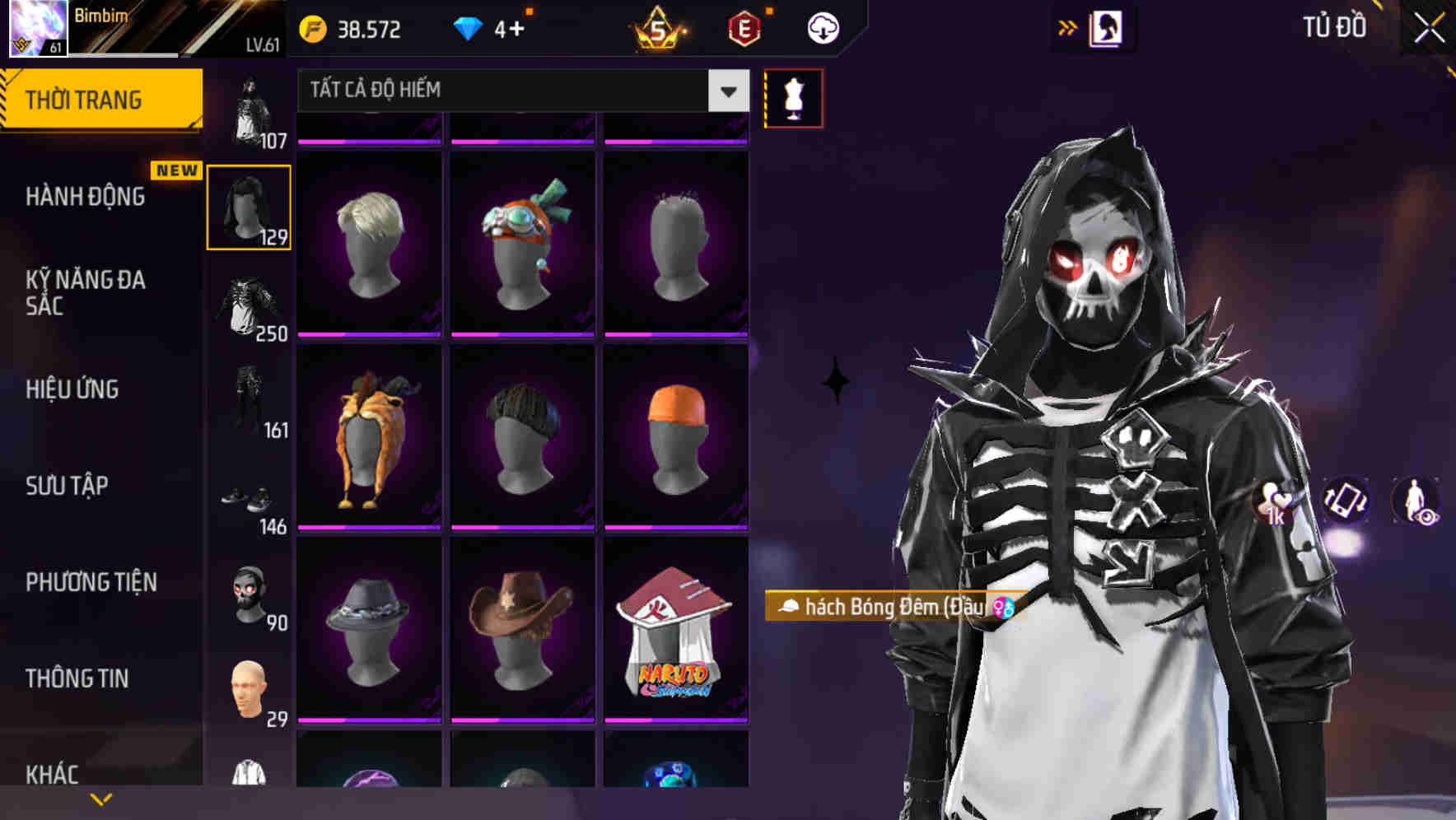1456x820 pixels.
Task: Click the diamond balance to top up
Action: (x=494, y=27)
